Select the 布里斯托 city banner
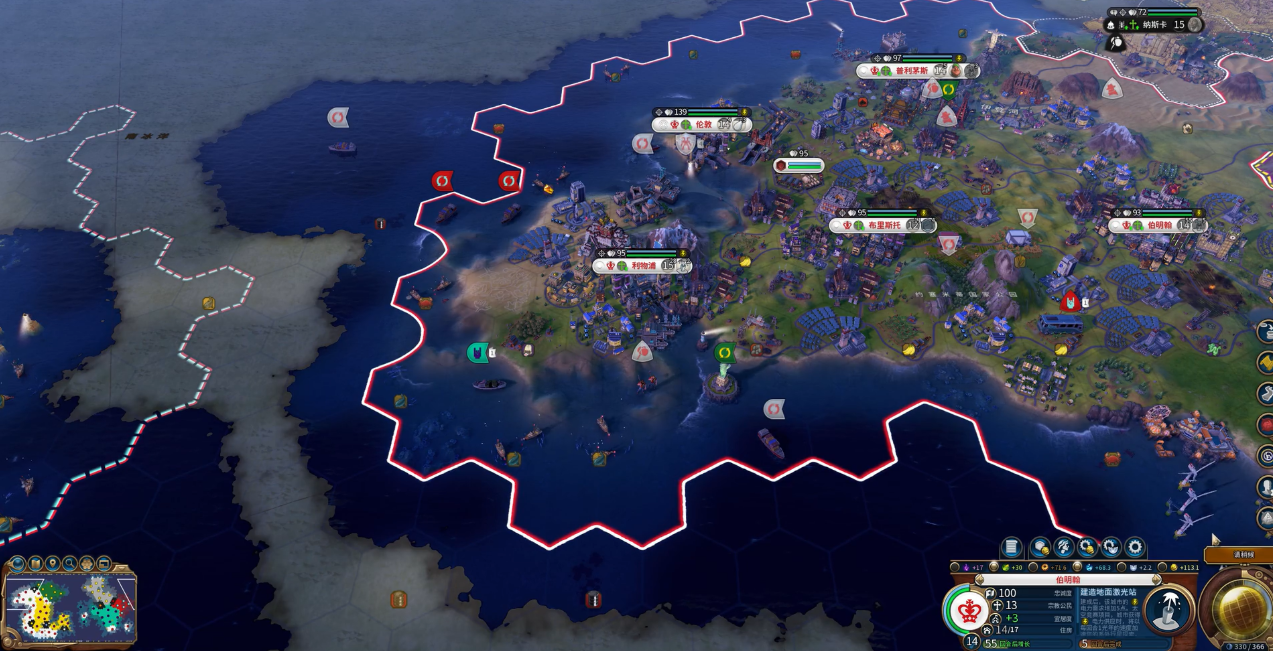The height and width of the screenshot is (651, 1273). [880, 226]
